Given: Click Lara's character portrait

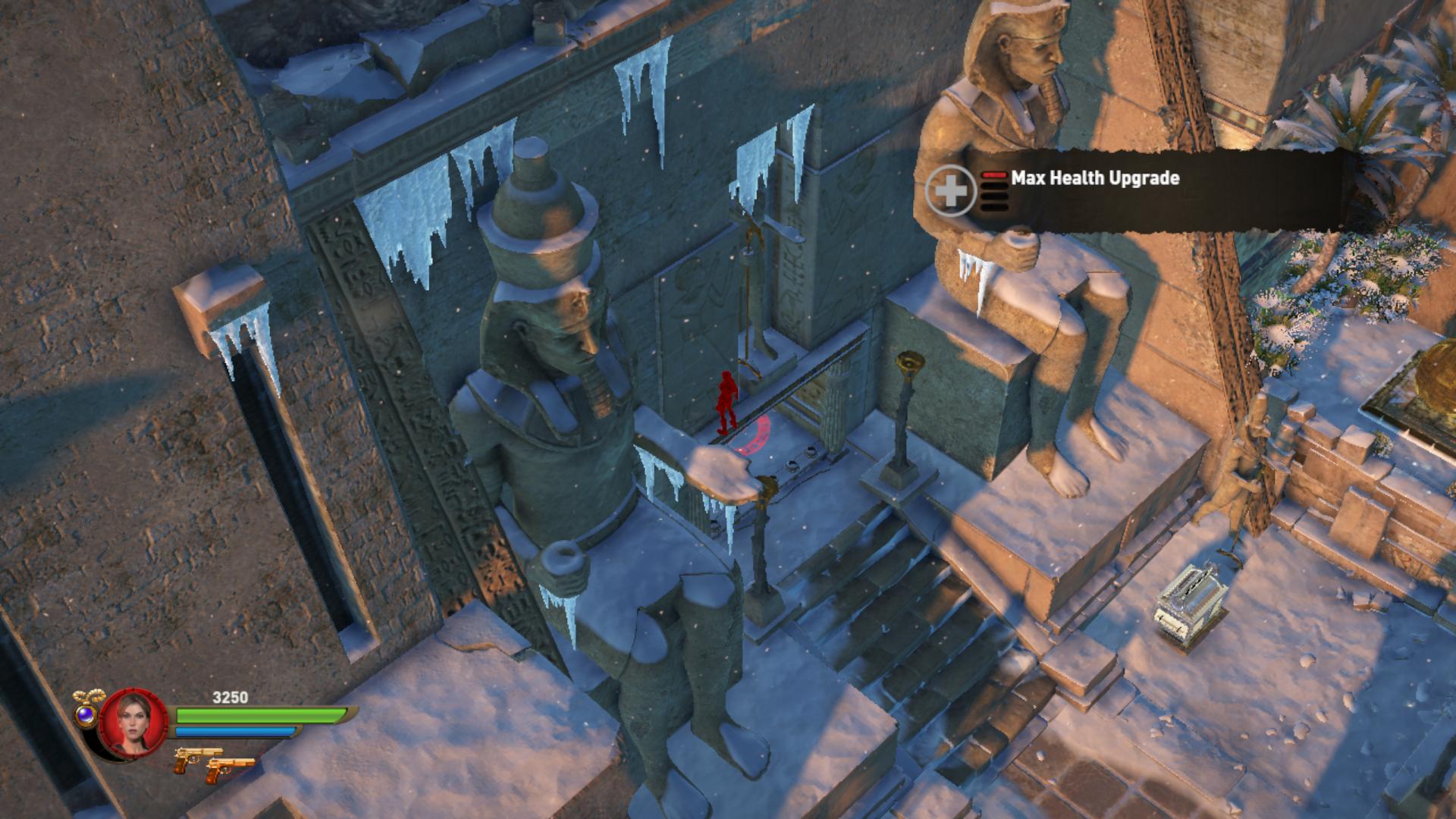Looking at the screenshot, I should point(133,723).
